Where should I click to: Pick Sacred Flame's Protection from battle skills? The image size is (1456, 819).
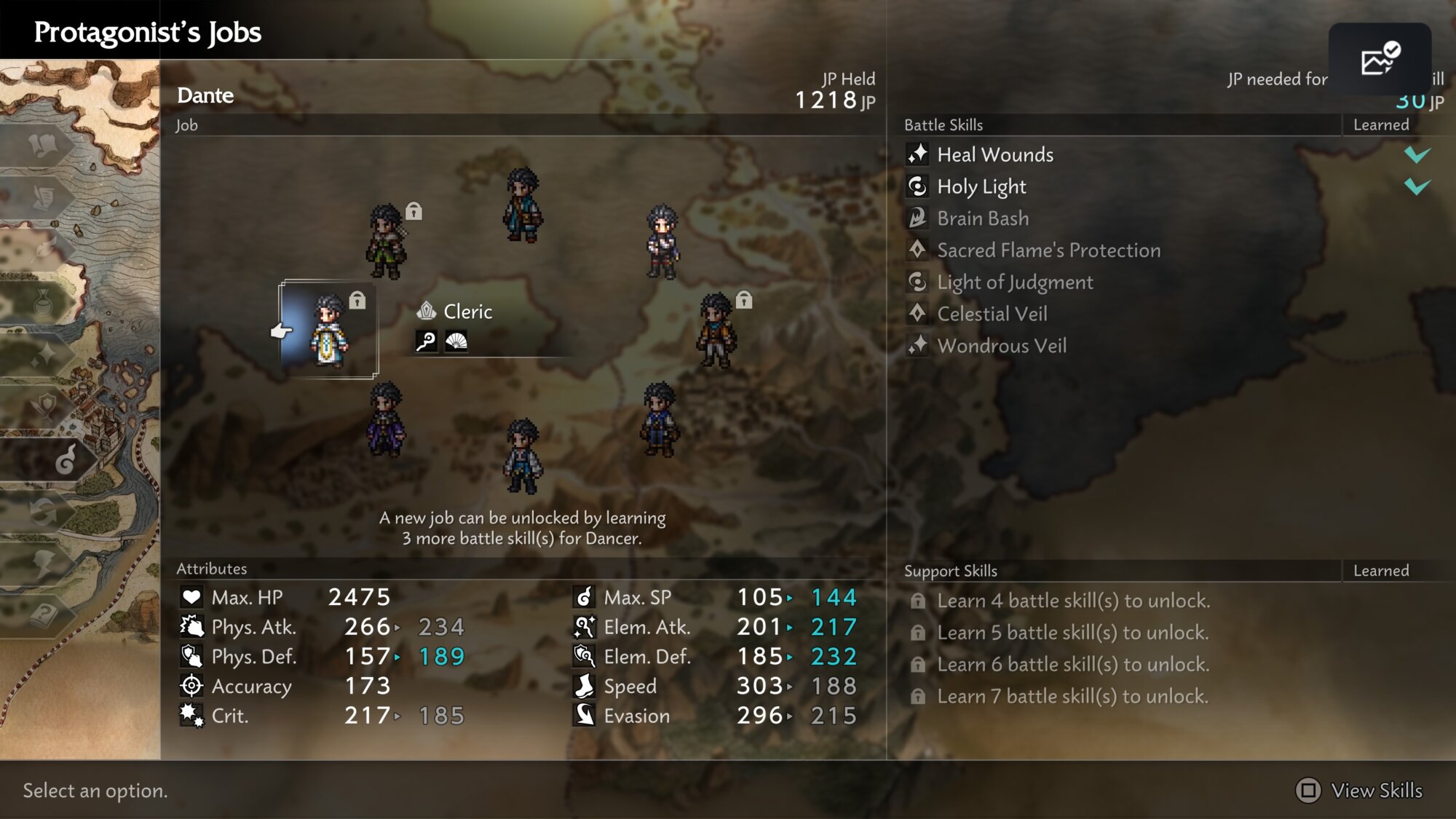tap(1048, 250)
